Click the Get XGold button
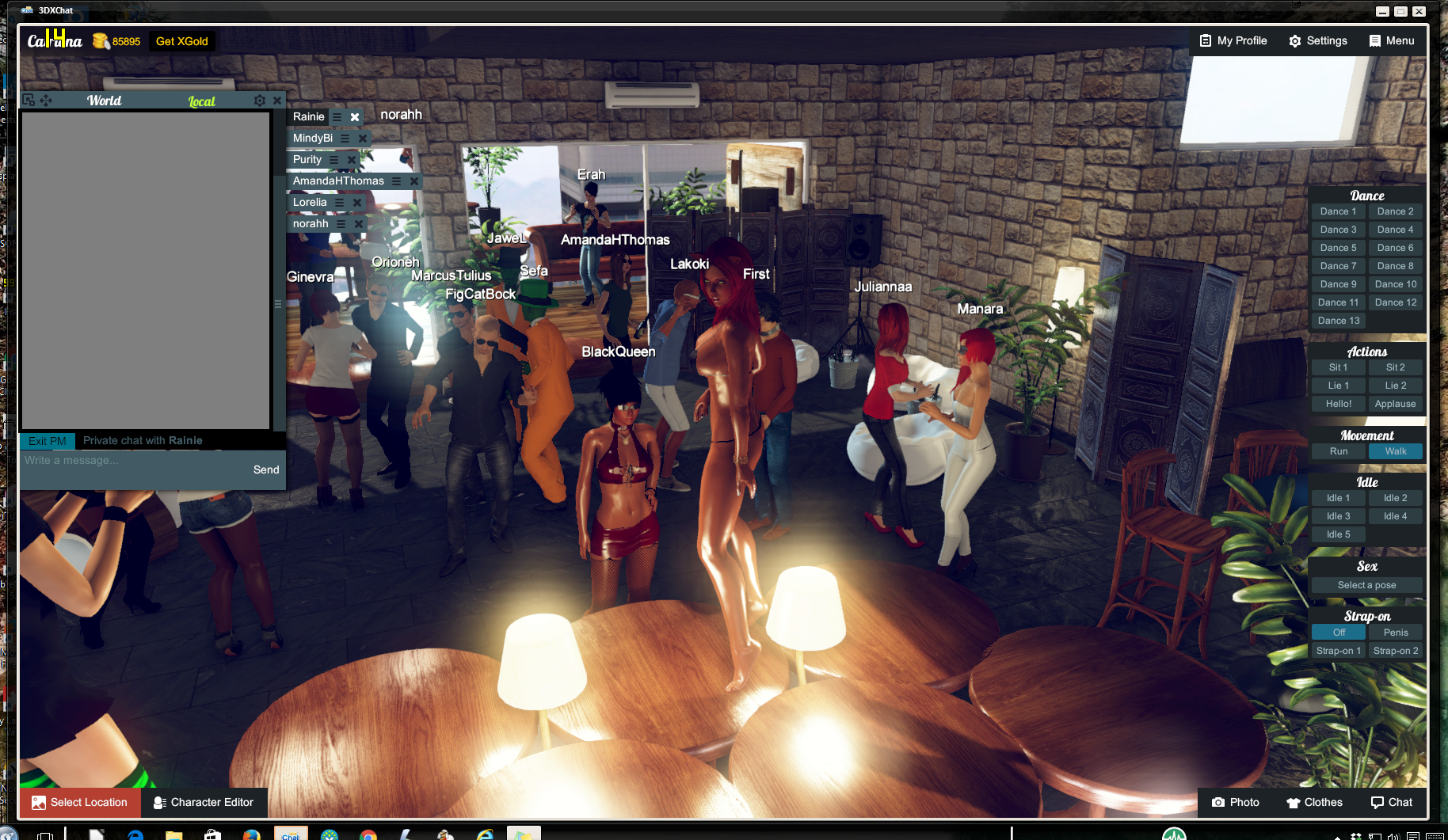The height and width of the screenshot is (840, 1448). coord(181,40)
